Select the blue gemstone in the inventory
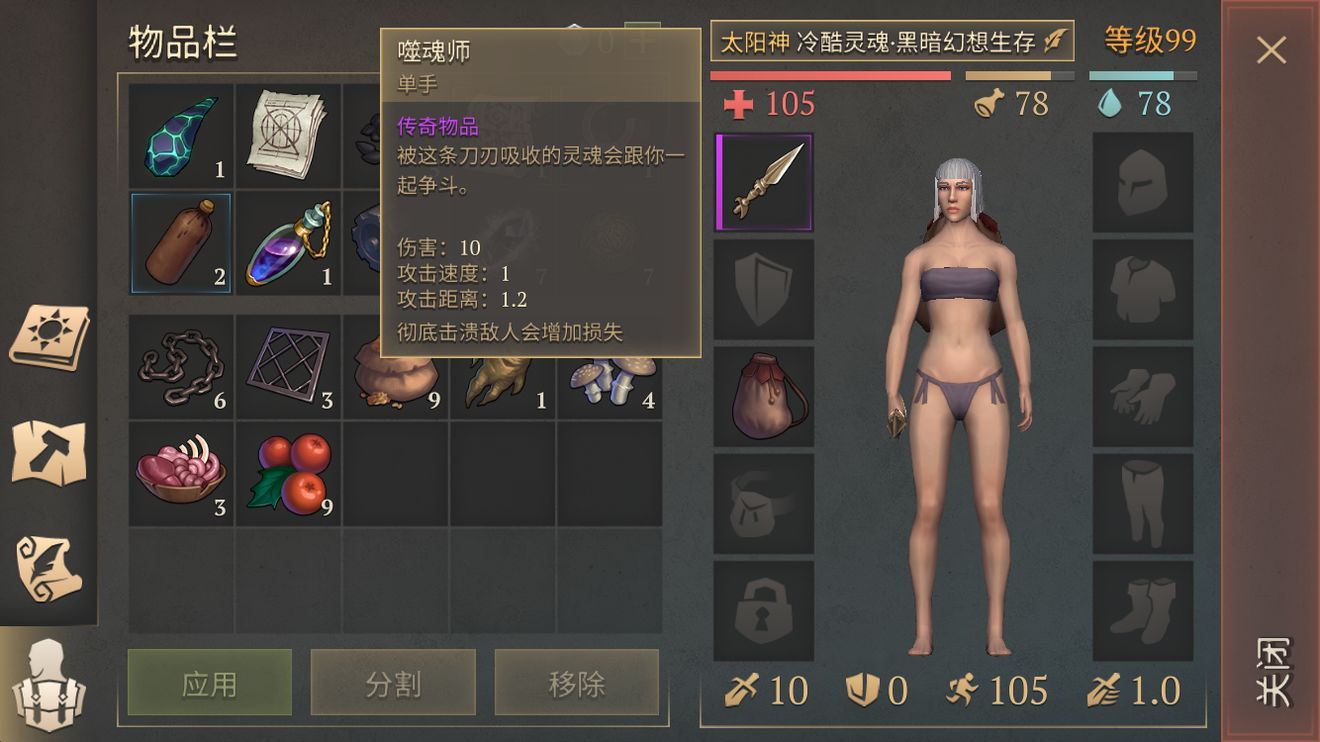 pos(180,135)
